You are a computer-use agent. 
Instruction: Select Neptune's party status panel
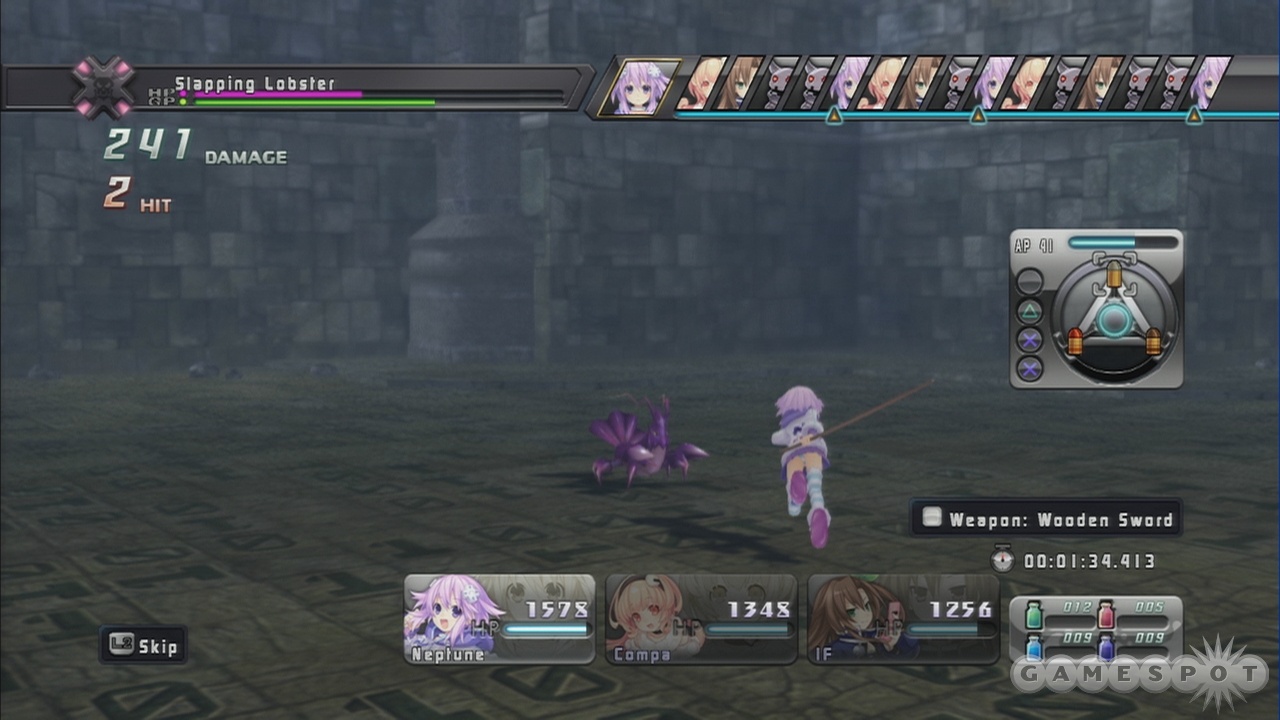[x=499, y=619]
